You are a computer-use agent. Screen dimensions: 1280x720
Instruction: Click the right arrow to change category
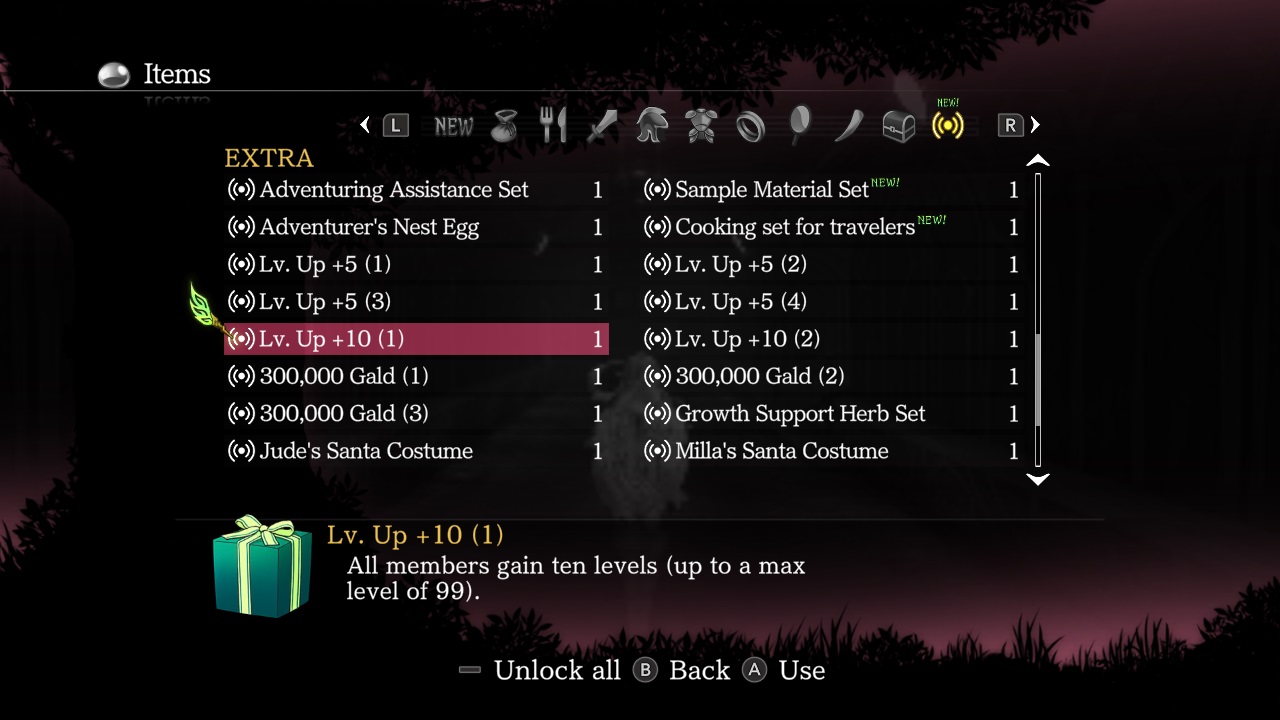click(x=1034, y=125)
